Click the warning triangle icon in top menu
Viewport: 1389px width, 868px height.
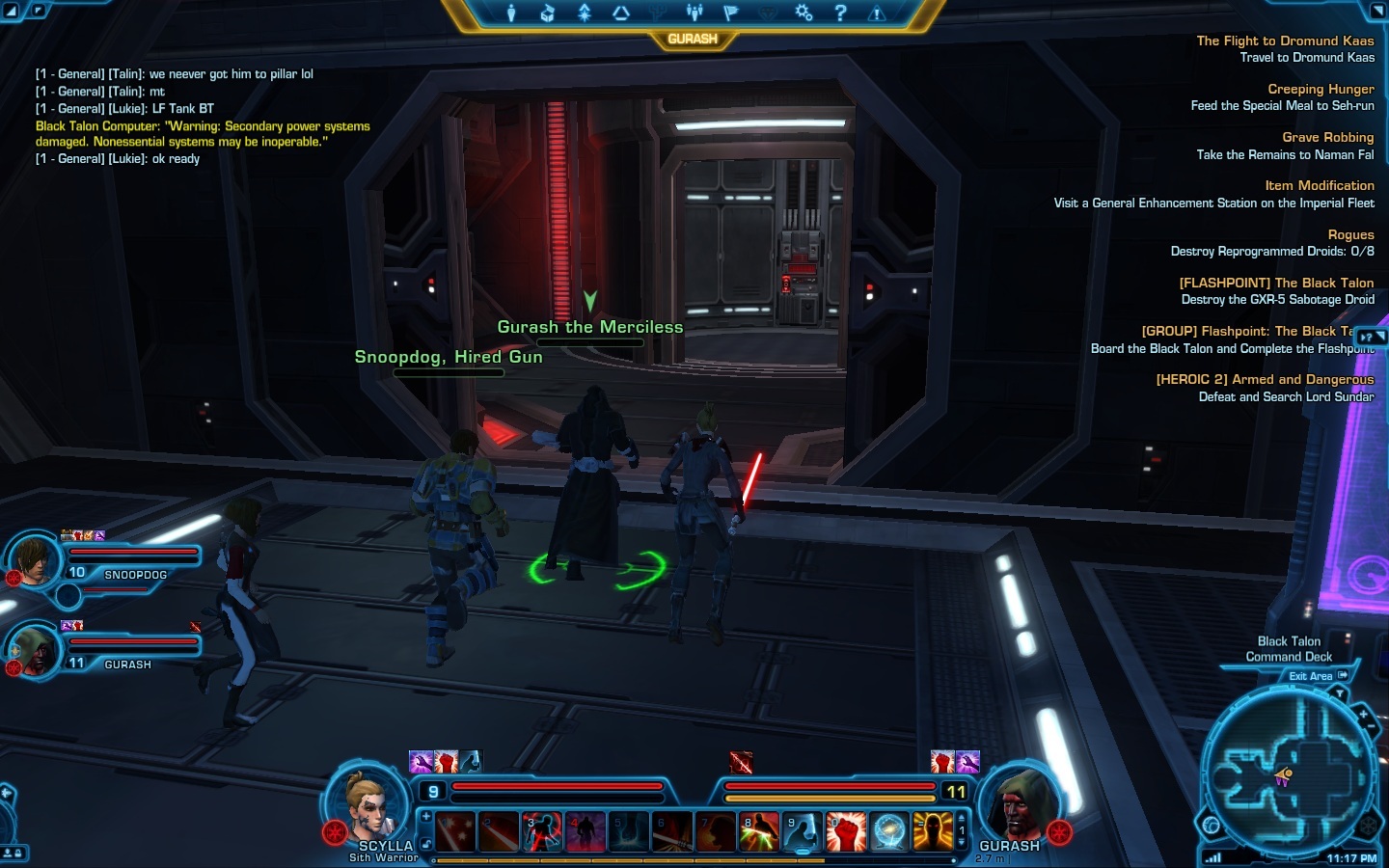pos(877,13)
